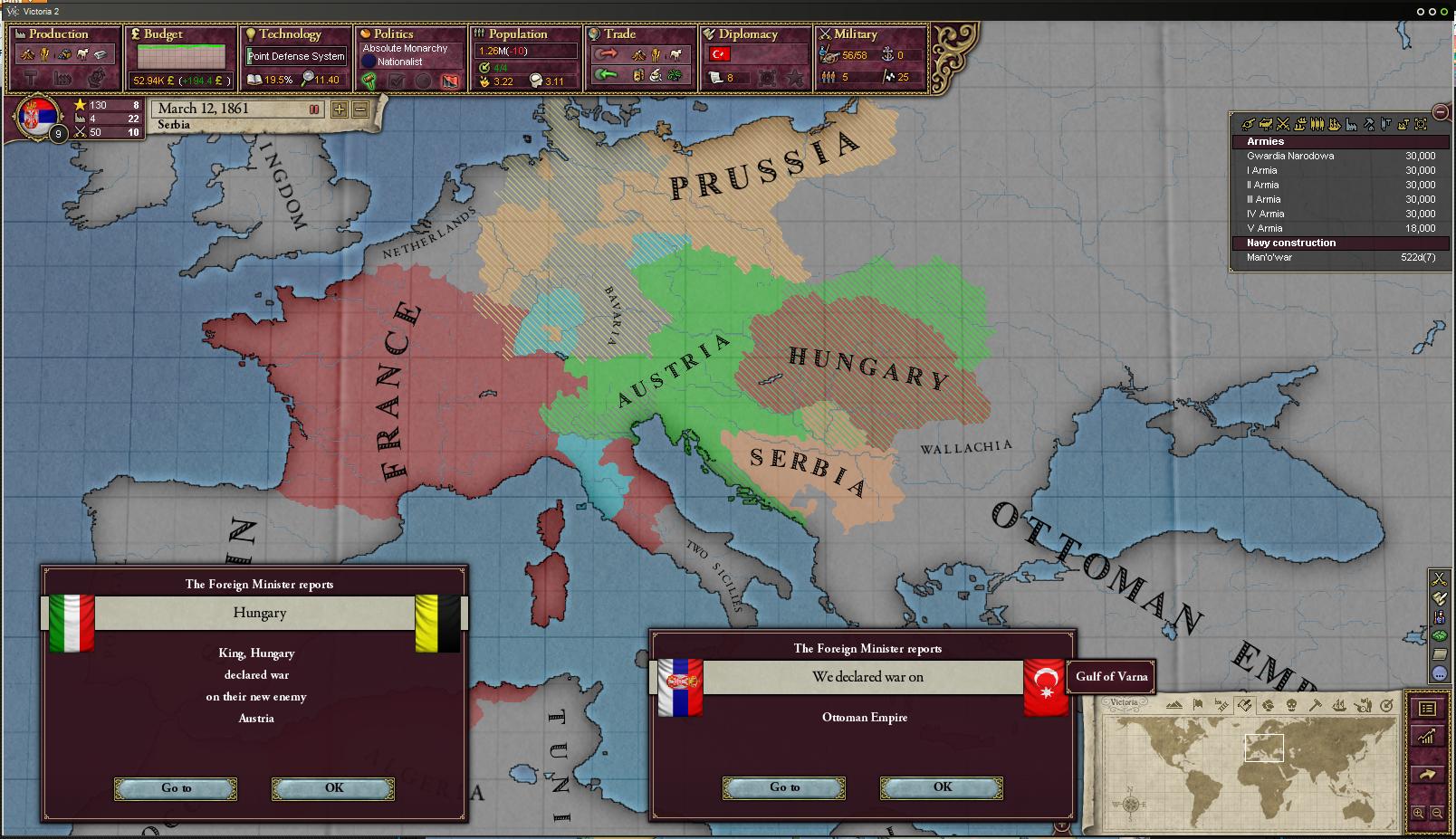Dismiss the Hungary war report with OK
The height and width of the screenshot is (839, 1456).
point(333,788)
